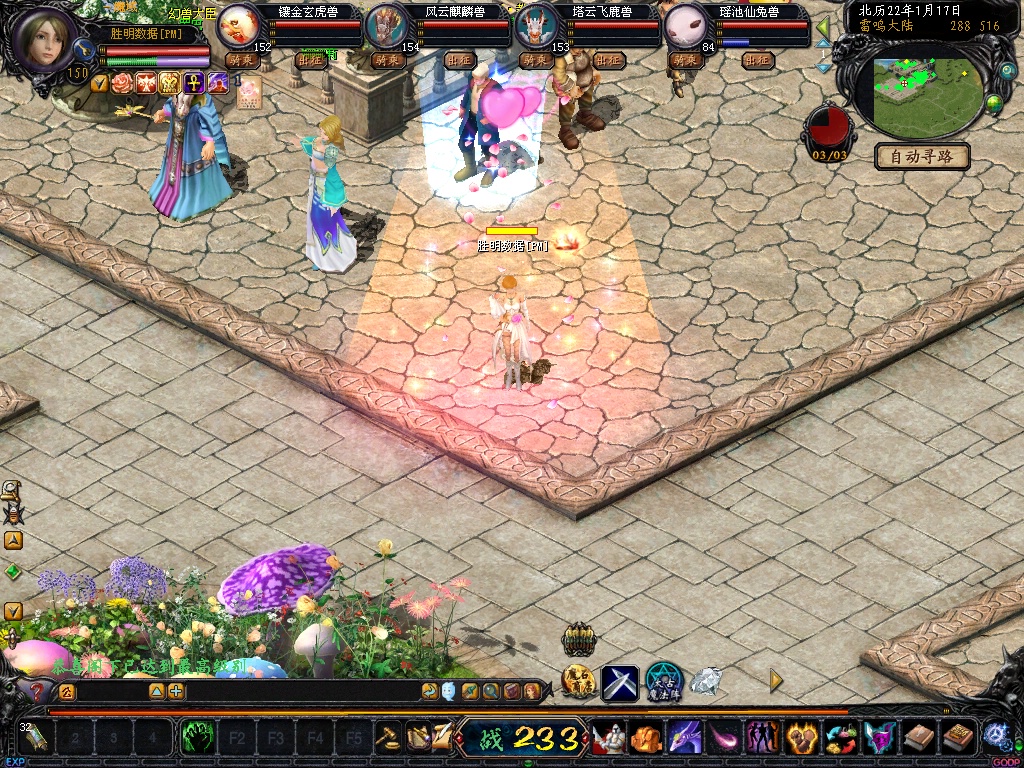Activate the crossed swords skill icon

click(x=619, y=682)
